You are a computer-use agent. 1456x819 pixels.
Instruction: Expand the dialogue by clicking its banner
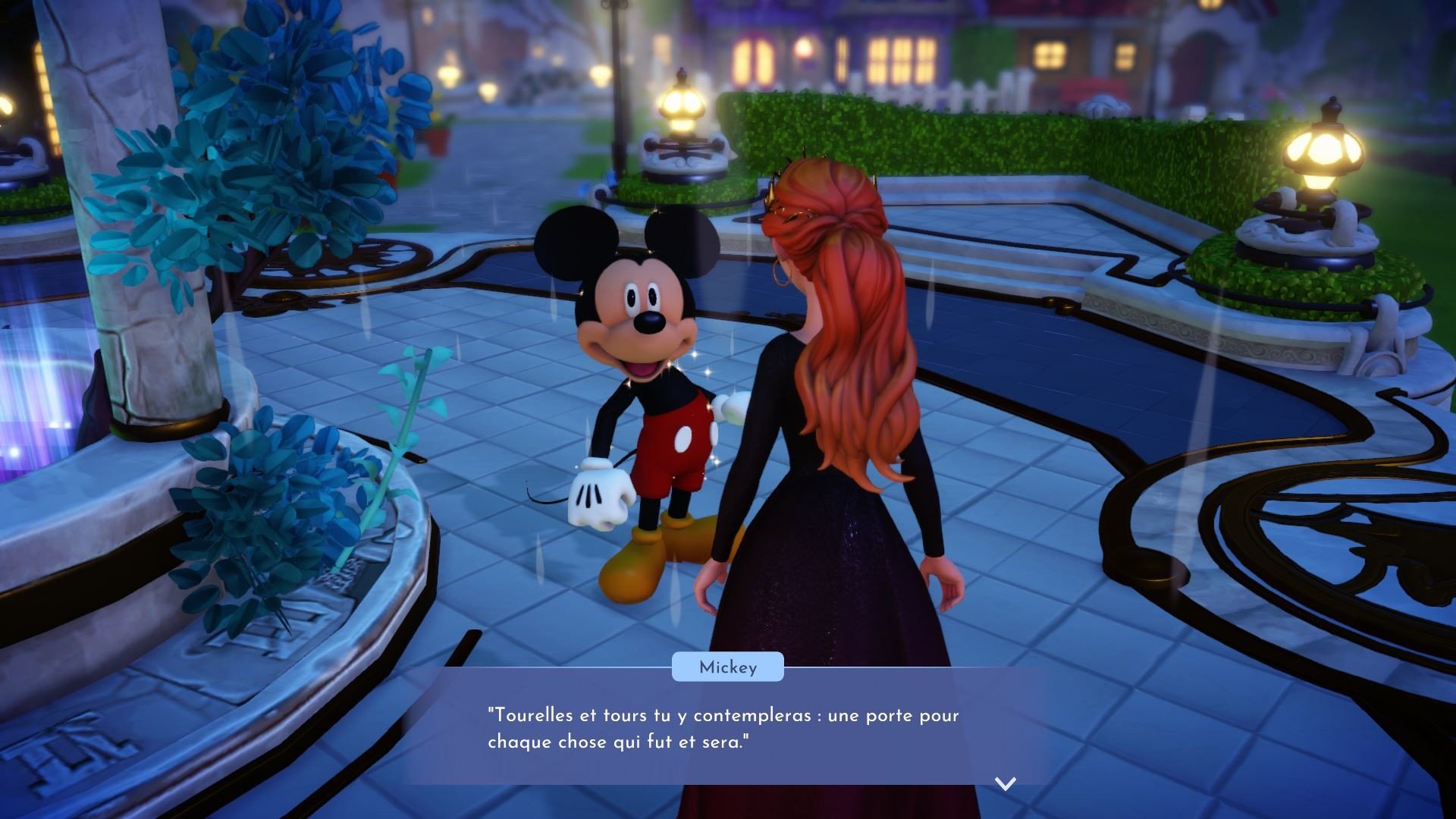(726, 667)
